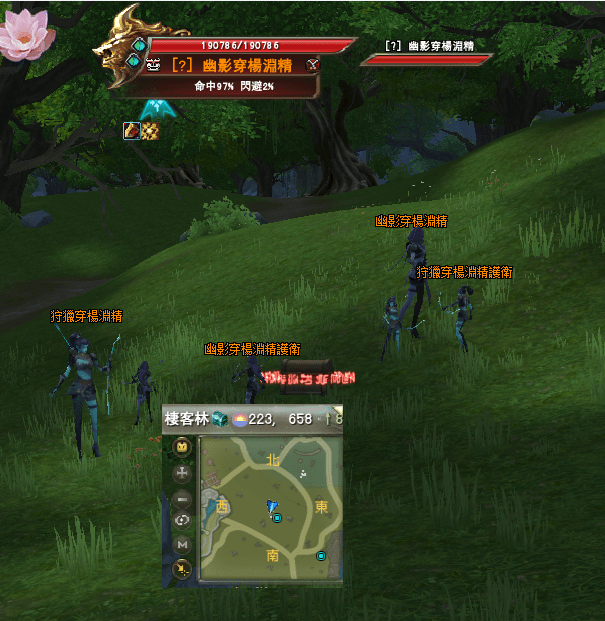Click the yellow arrow button below M
The height and width of the screenshot is (621, 605).
pos(182,569)
